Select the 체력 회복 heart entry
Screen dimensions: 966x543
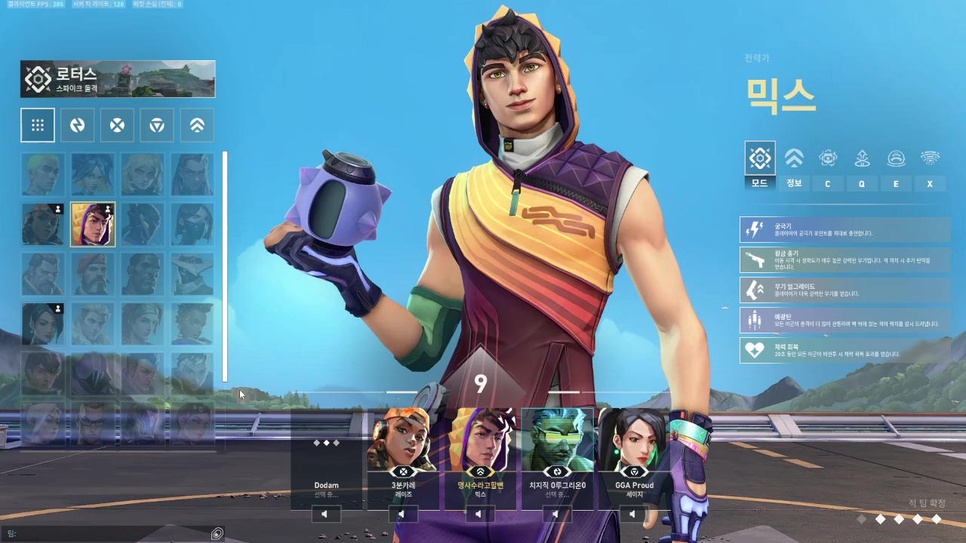click(x=845, y=350)
